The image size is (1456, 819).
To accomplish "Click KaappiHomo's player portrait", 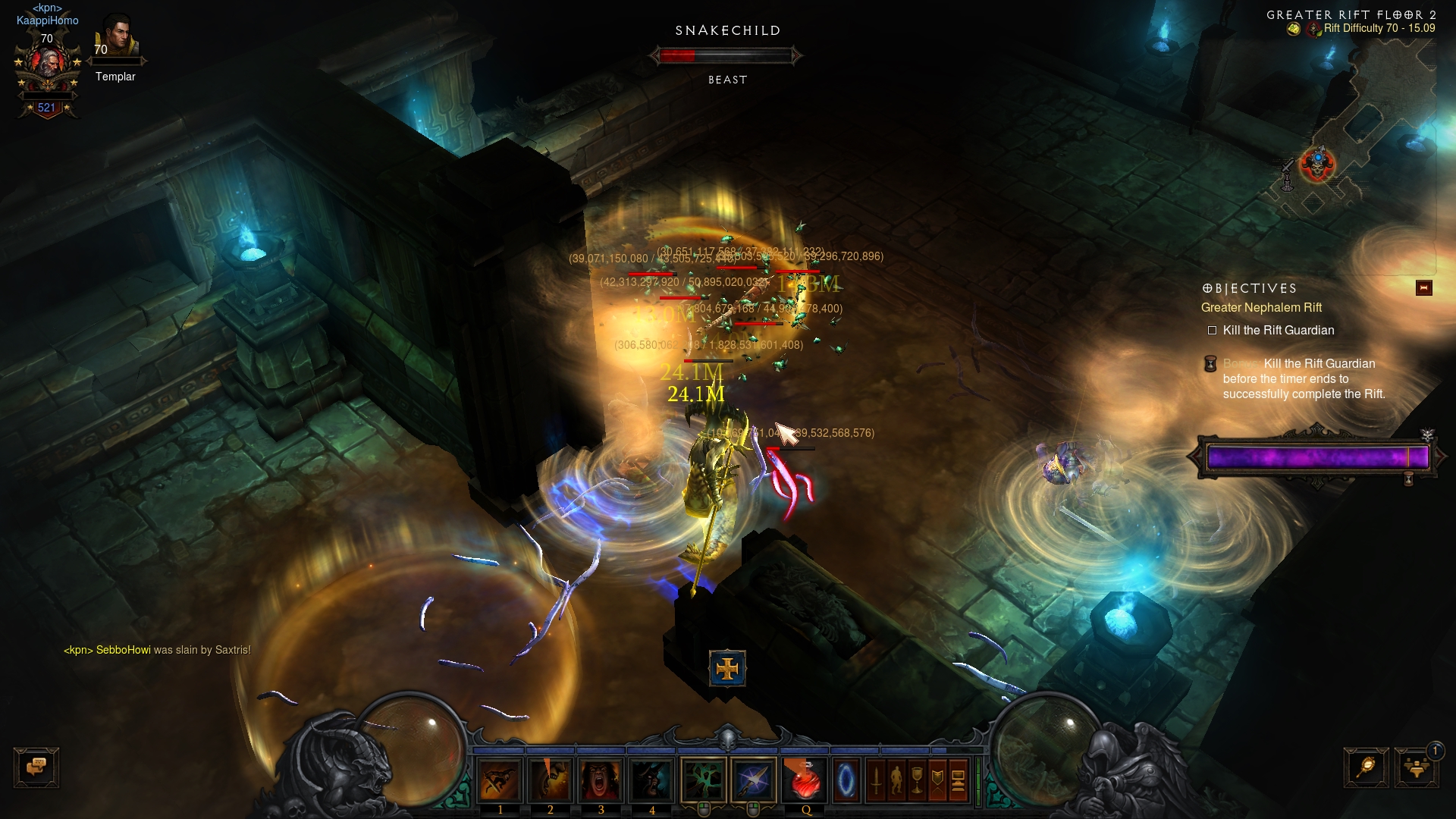I will click(x=47, y=64).
